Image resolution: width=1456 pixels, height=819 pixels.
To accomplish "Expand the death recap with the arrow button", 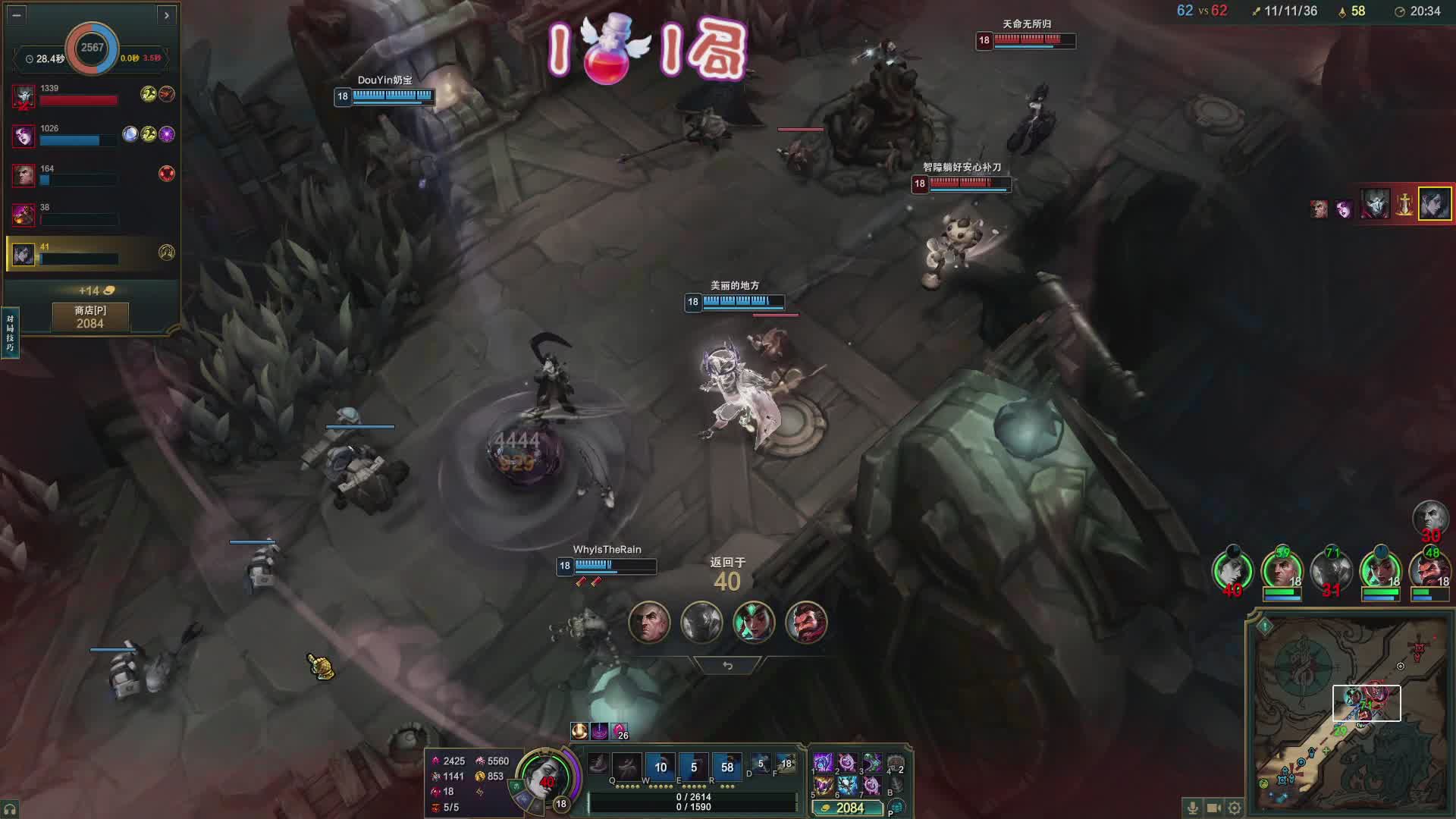I will [x=167, y=14].
